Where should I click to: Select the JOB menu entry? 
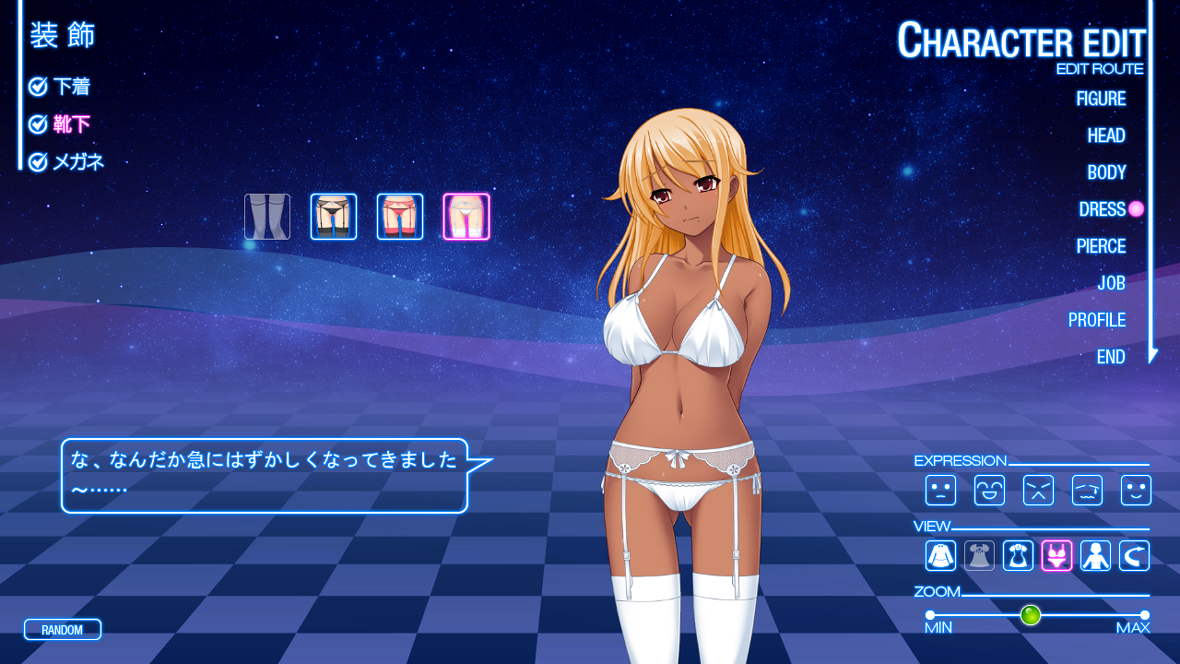1111,283
